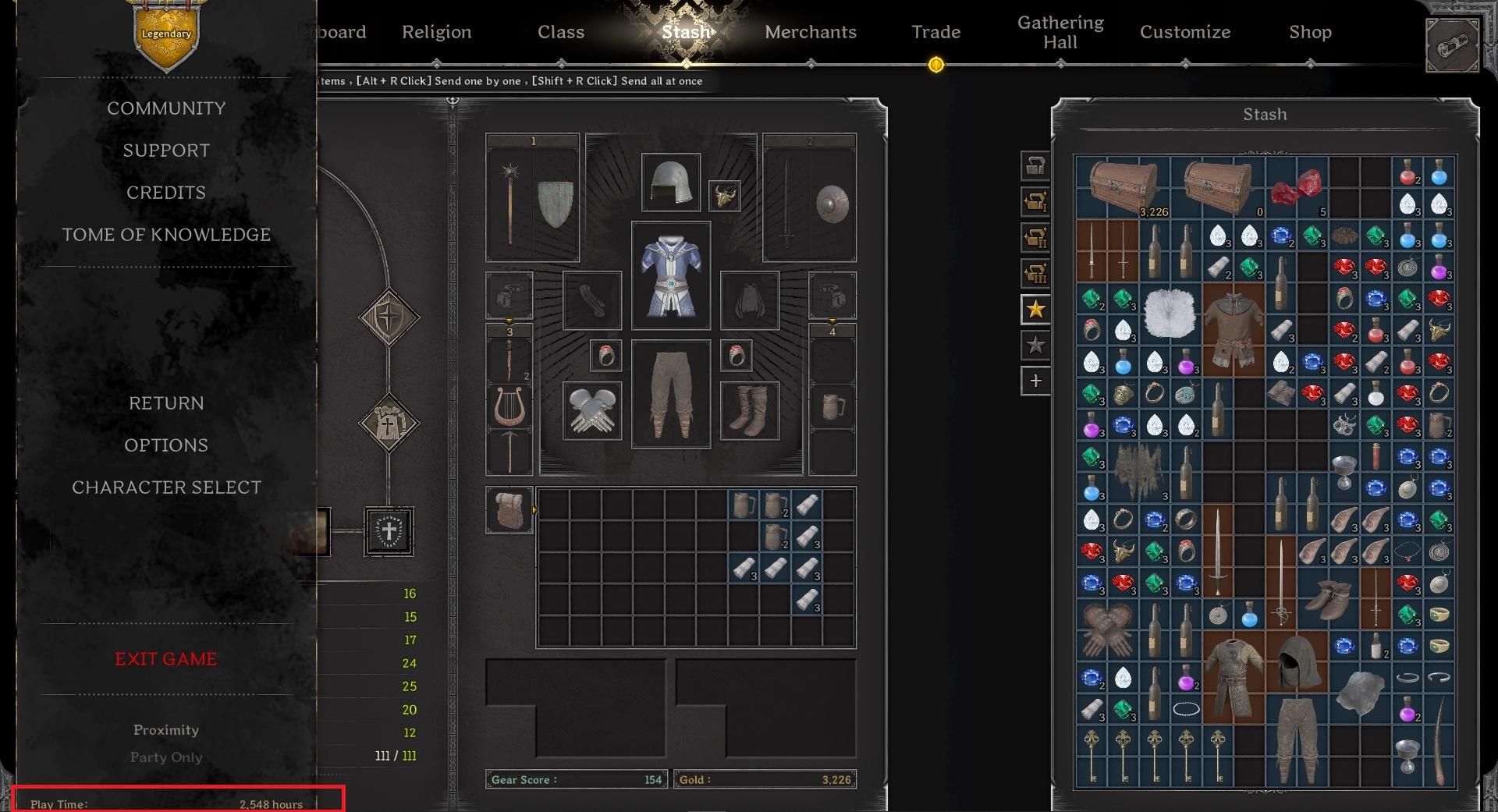Open the Class tab
This screenshot has height=812, width=1498.
click(x=561, y=32)
